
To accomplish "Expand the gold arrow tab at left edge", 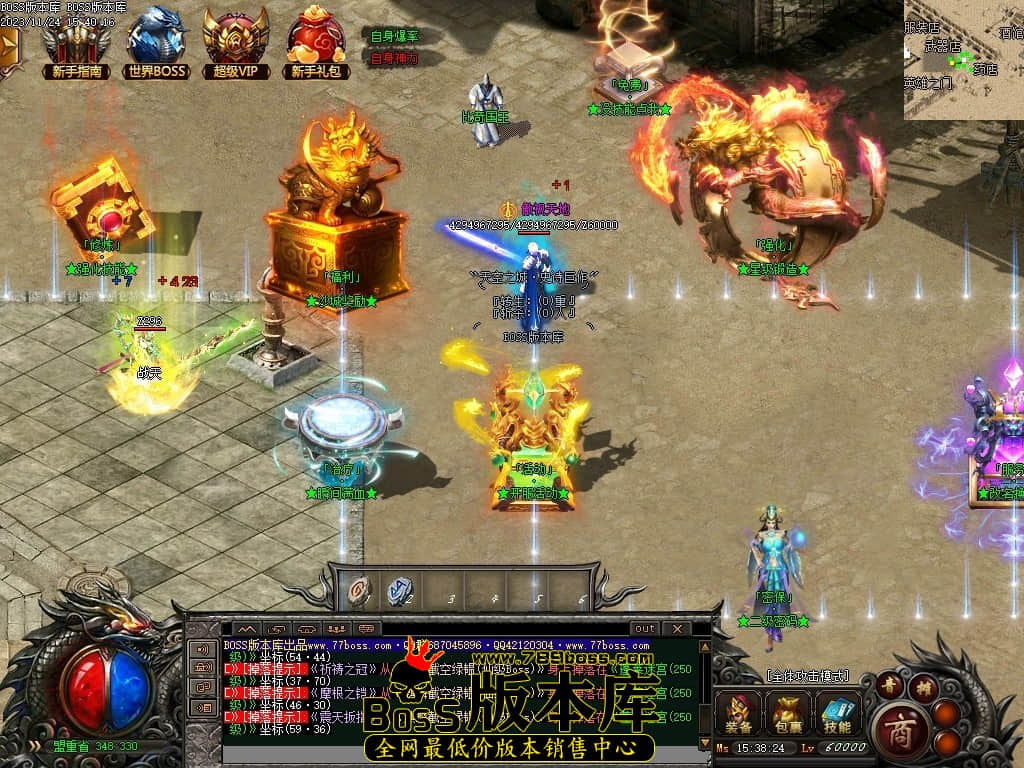I will (x=9, y=48).
